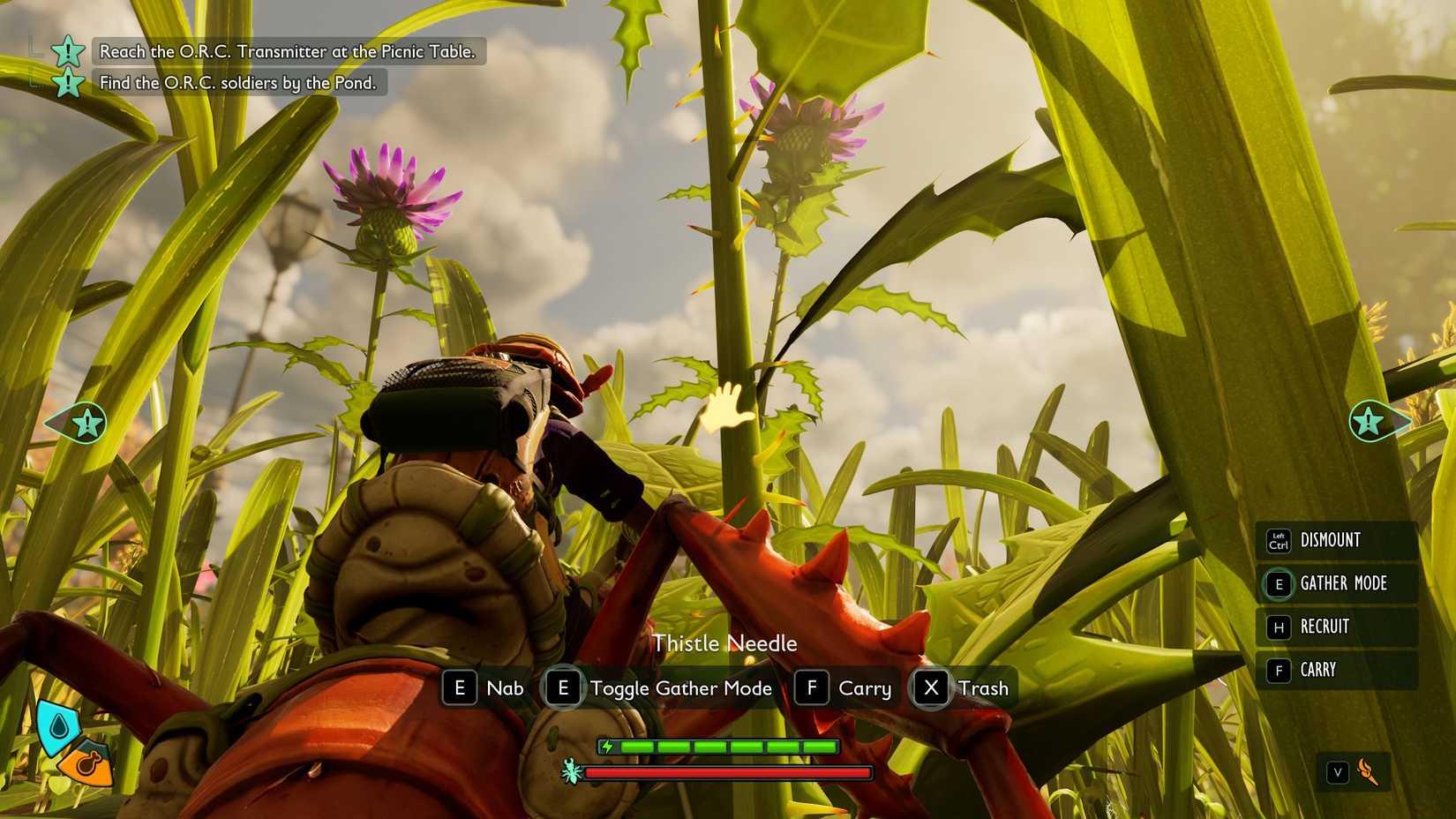Click the blue water droplet thirst icon

point(58,725)
